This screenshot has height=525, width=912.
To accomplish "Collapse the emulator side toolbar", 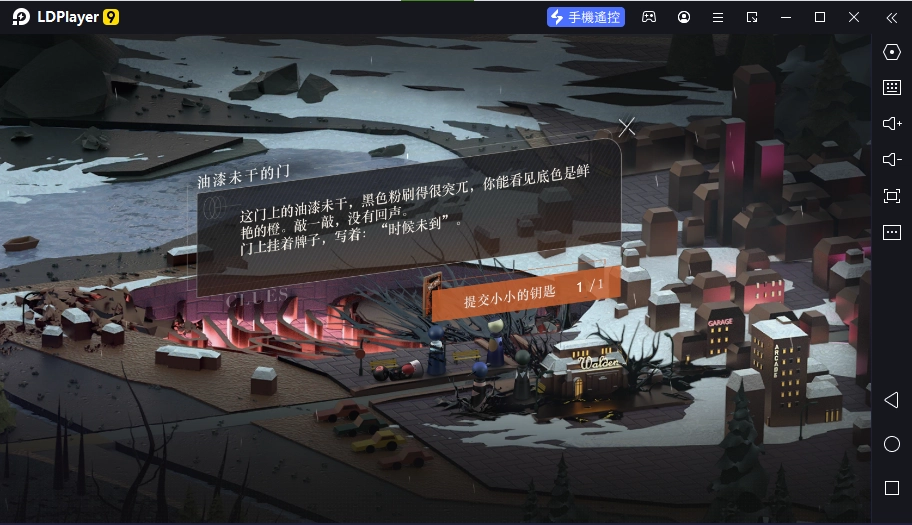I will click(x=891, y=17).
